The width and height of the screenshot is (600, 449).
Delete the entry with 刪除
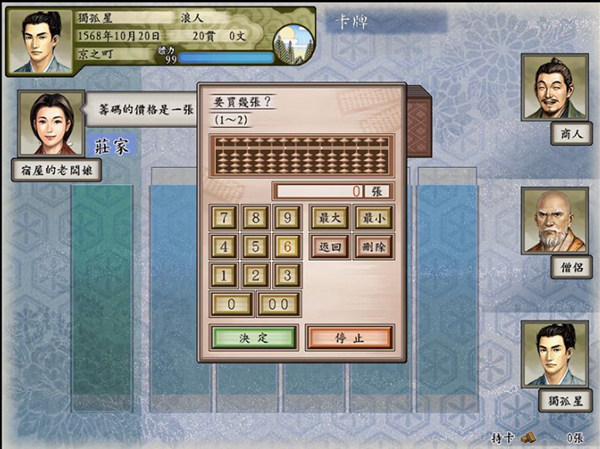[x=373, y=246]
